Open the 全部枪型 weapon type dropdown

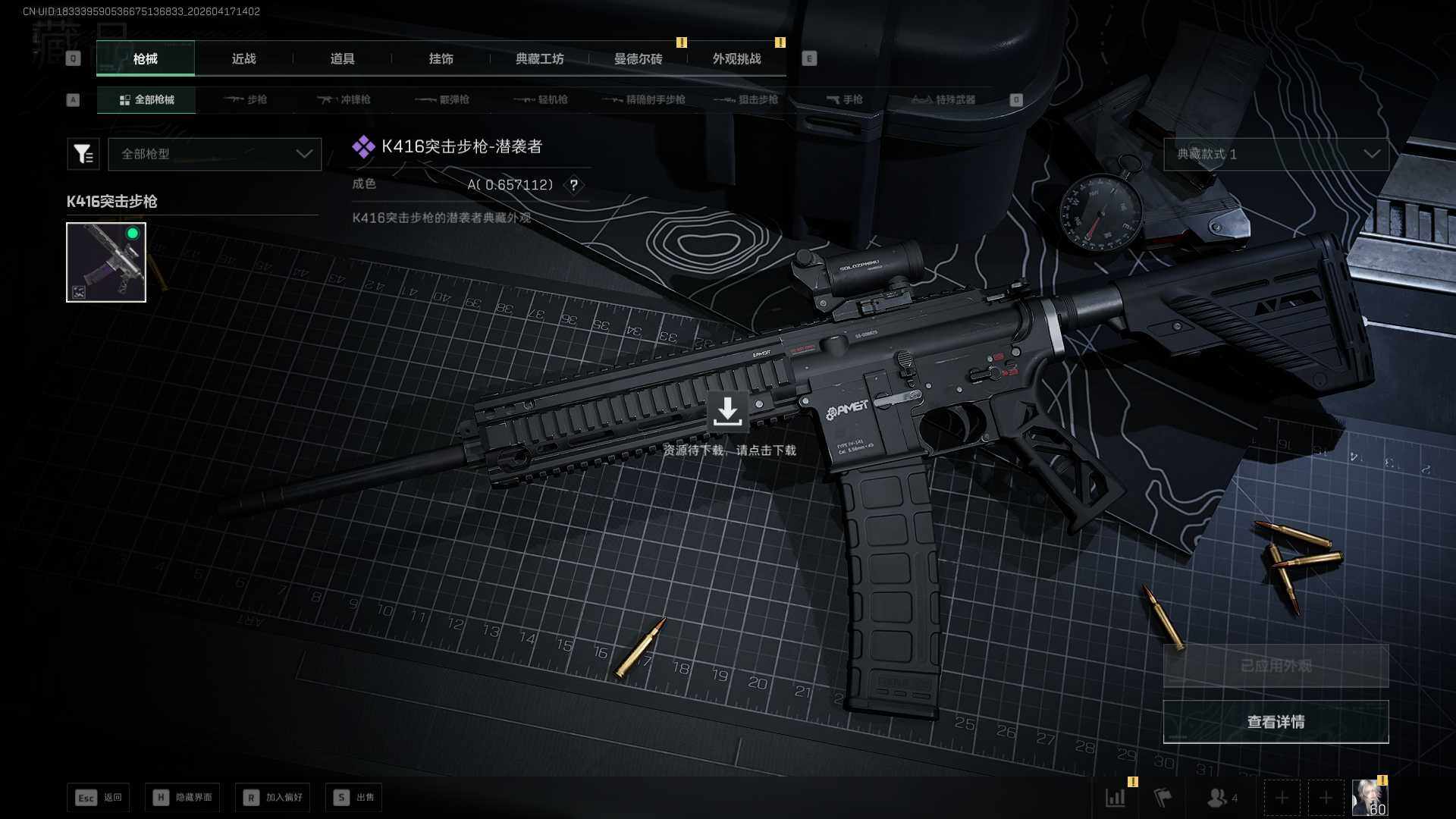[215, 154]
